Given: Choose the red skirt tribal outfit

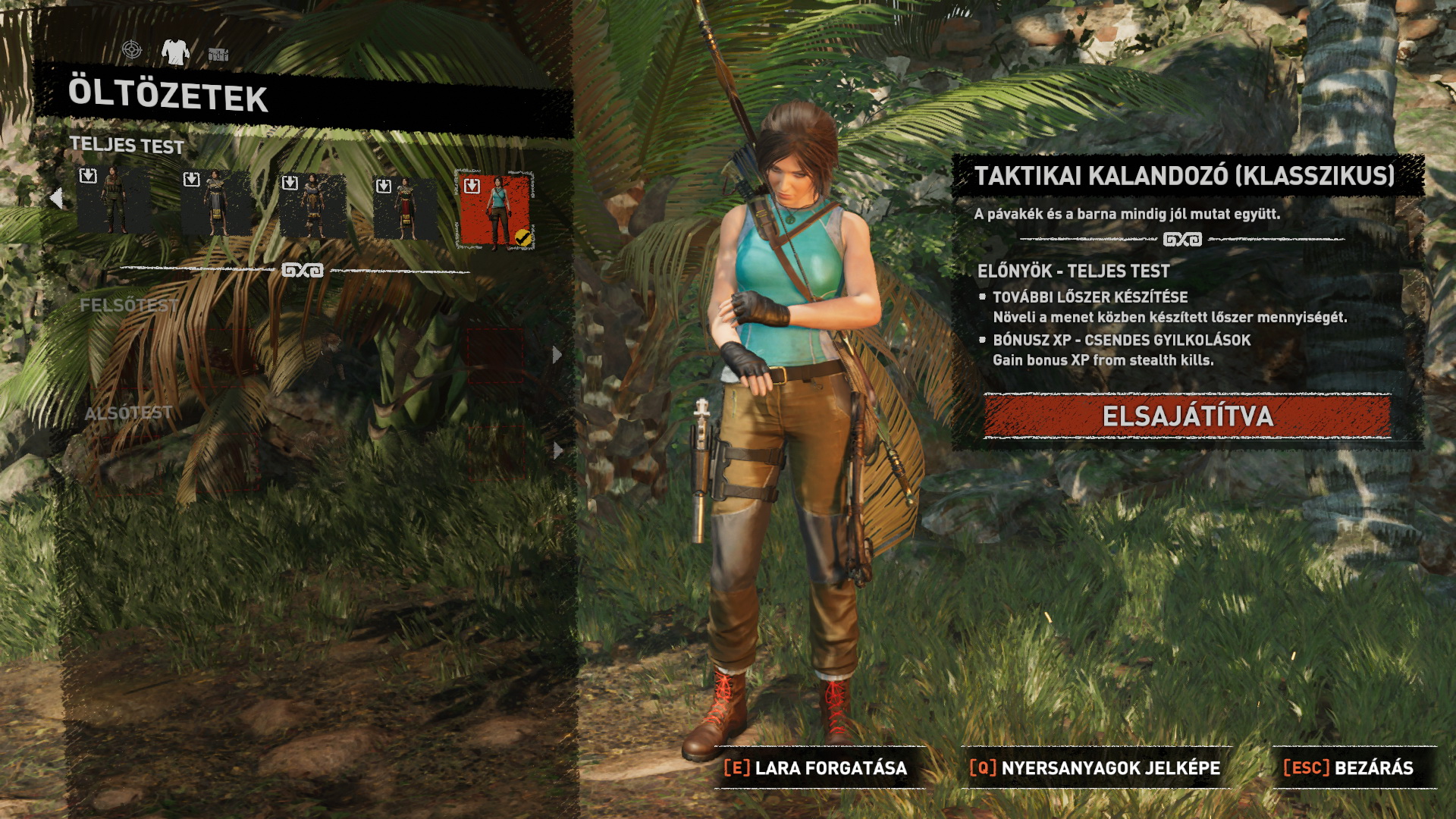Looking at the screenshot, I should [x=405, y=207].
